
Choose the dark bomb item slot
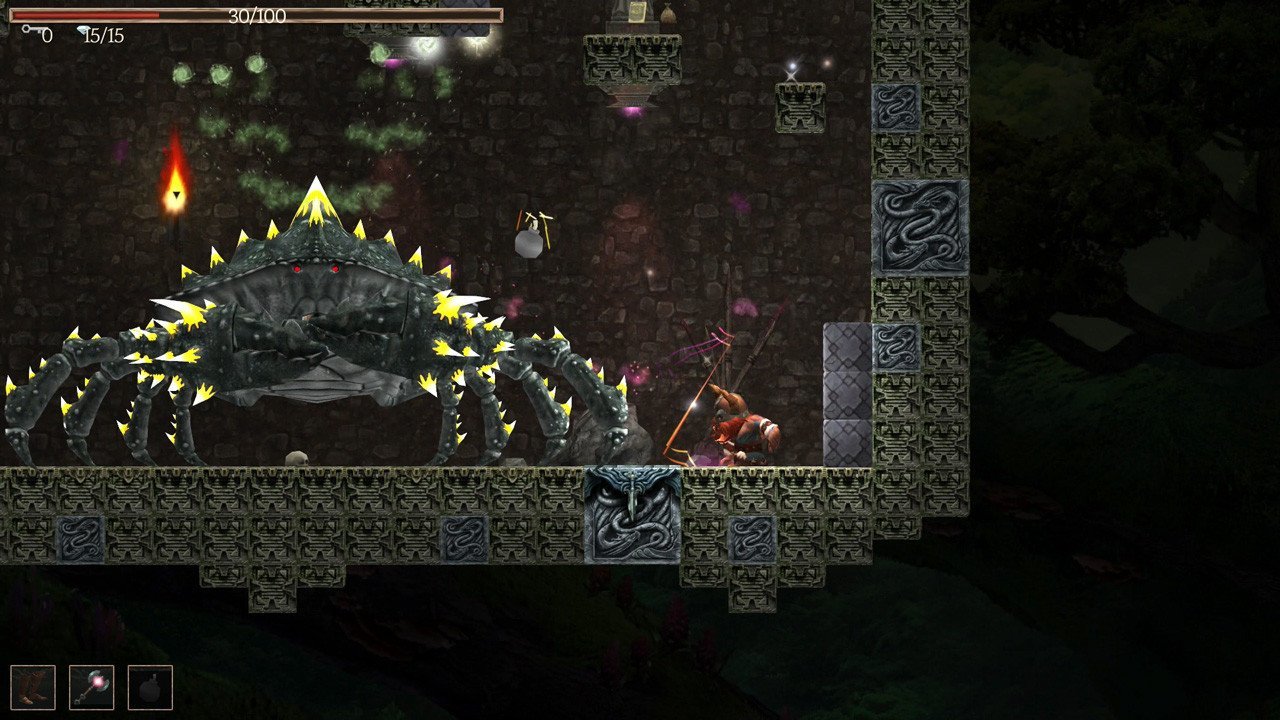pyautogui.click(x=150, y=688)
